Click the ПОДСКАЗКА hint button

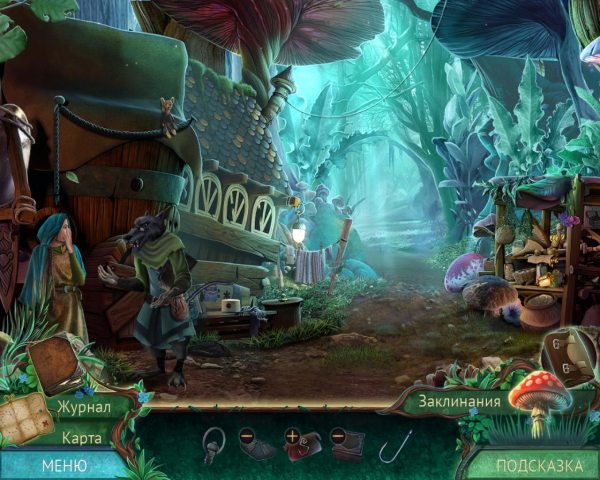pos(539,465)
